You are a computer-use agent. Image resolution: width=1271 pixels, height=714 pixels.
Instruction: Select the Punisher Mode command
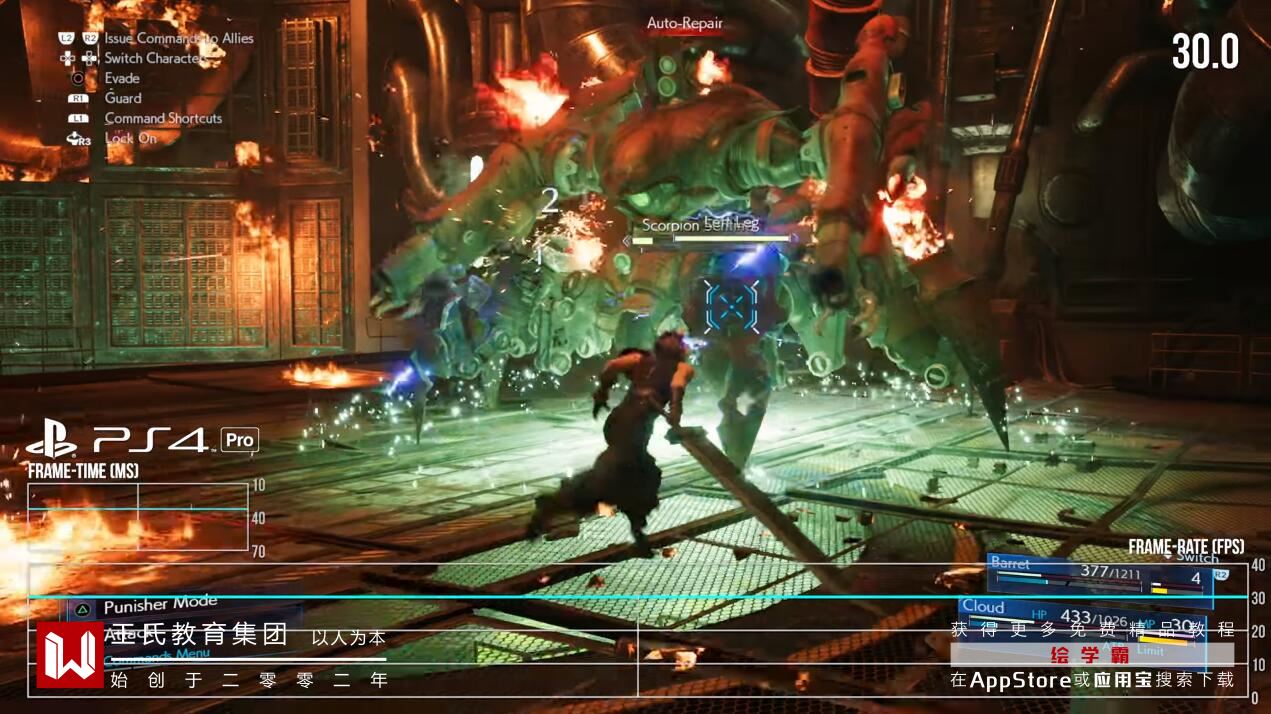[x=160, y=605]
